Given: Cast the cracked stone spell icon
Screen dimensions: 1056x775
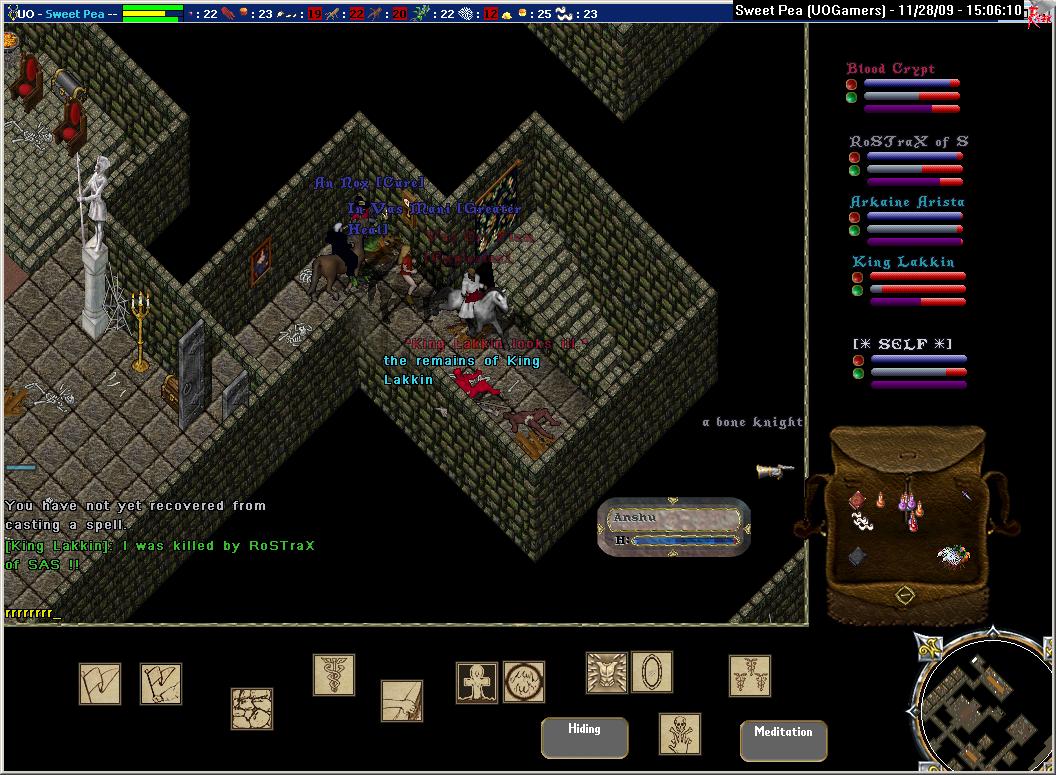Looking at the screenshot, I should coord(252,708).
